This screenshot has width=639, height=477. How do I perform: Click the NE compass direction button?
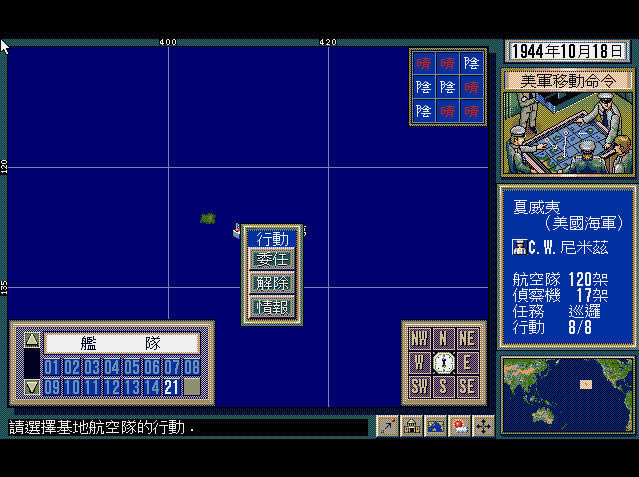point(467,337)
